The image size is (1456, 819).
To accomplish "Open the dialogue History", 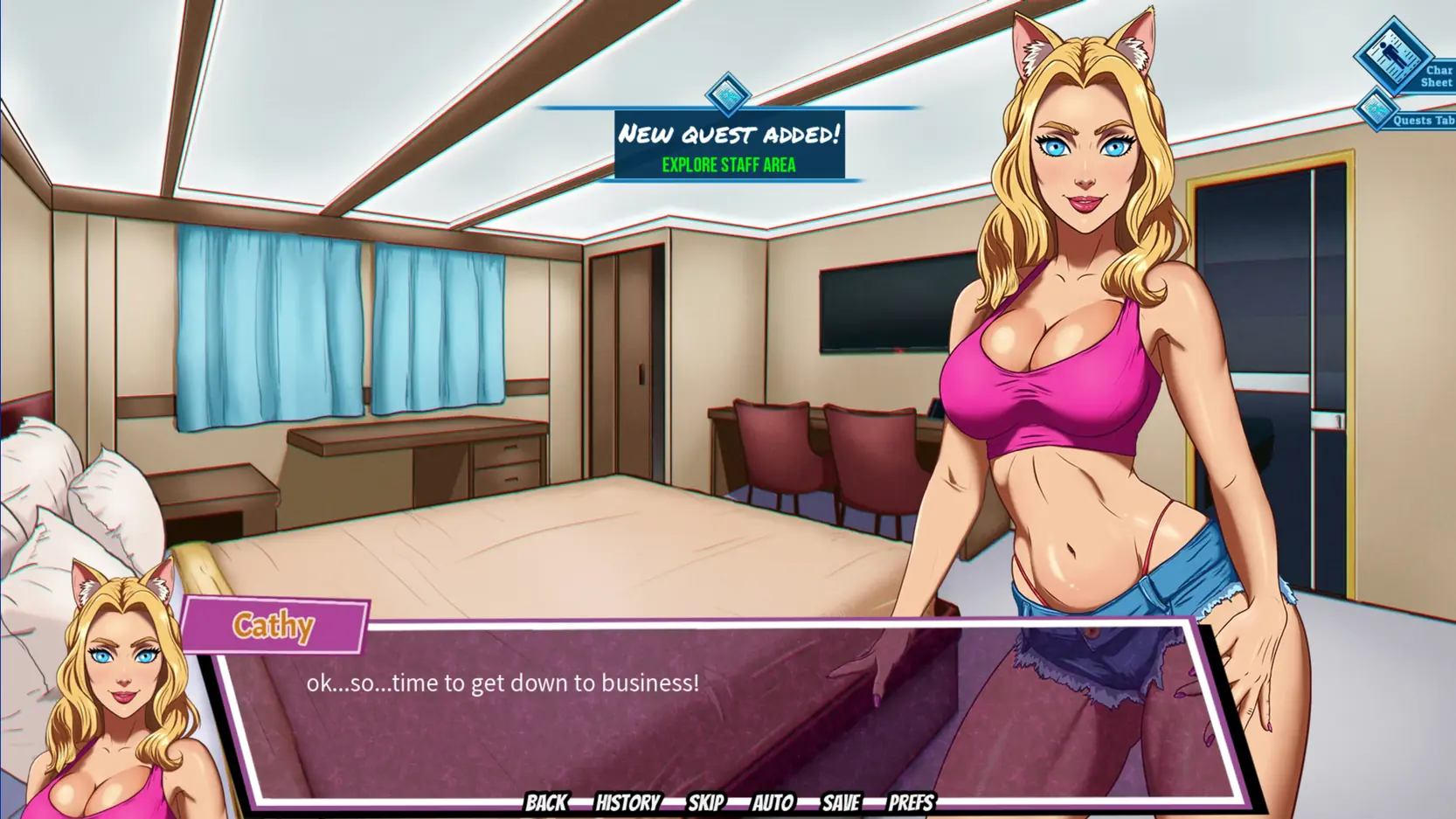I will [627, 802].
